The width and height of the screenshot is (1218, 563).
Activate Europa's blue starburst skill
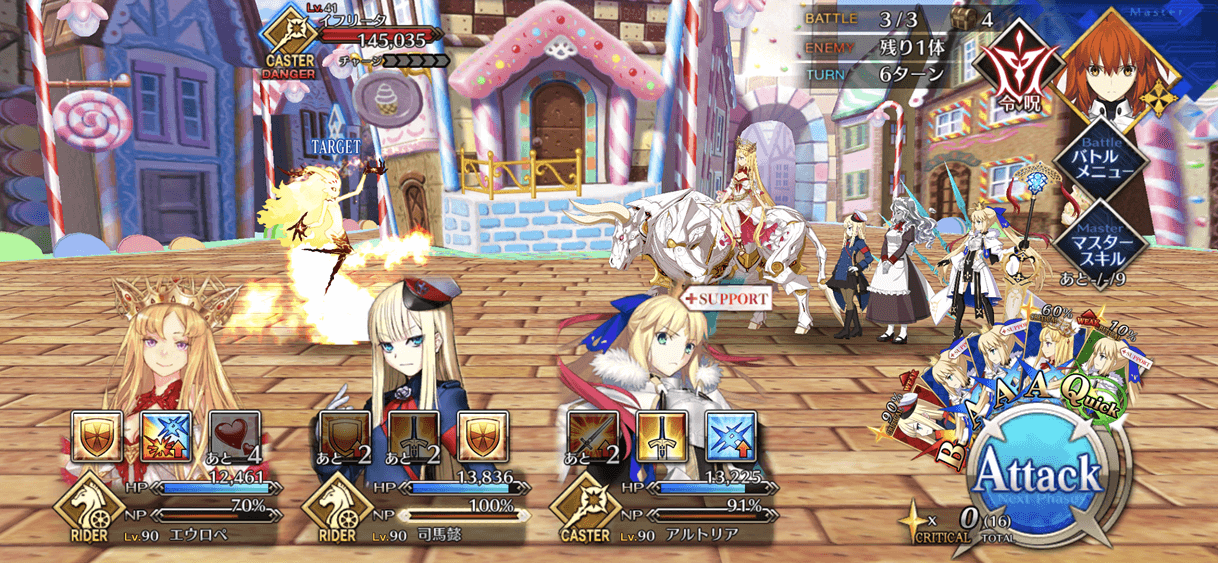pyautogui.click(x=165, y=435)
